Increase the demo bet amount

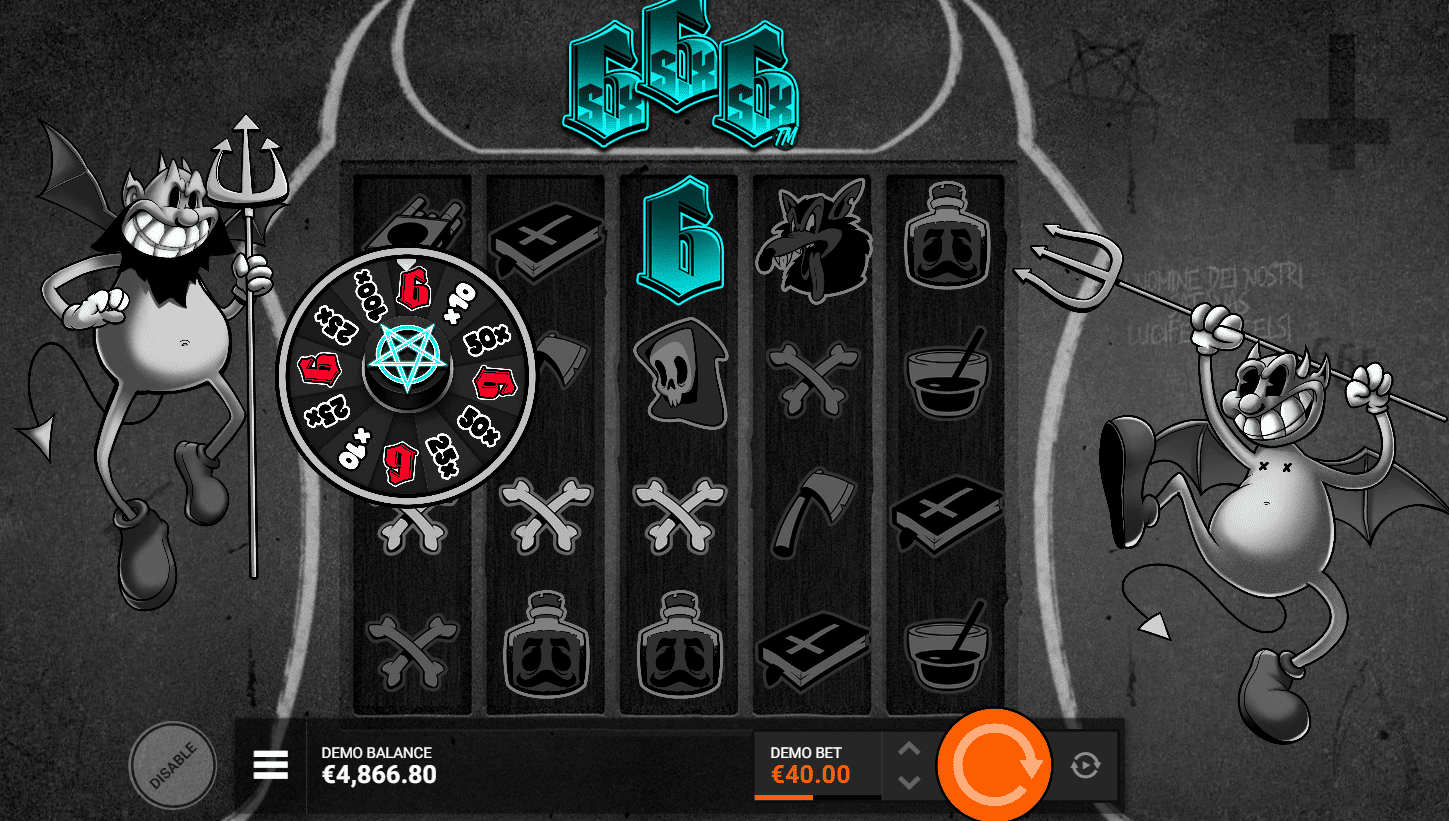(x=908, y=749)
